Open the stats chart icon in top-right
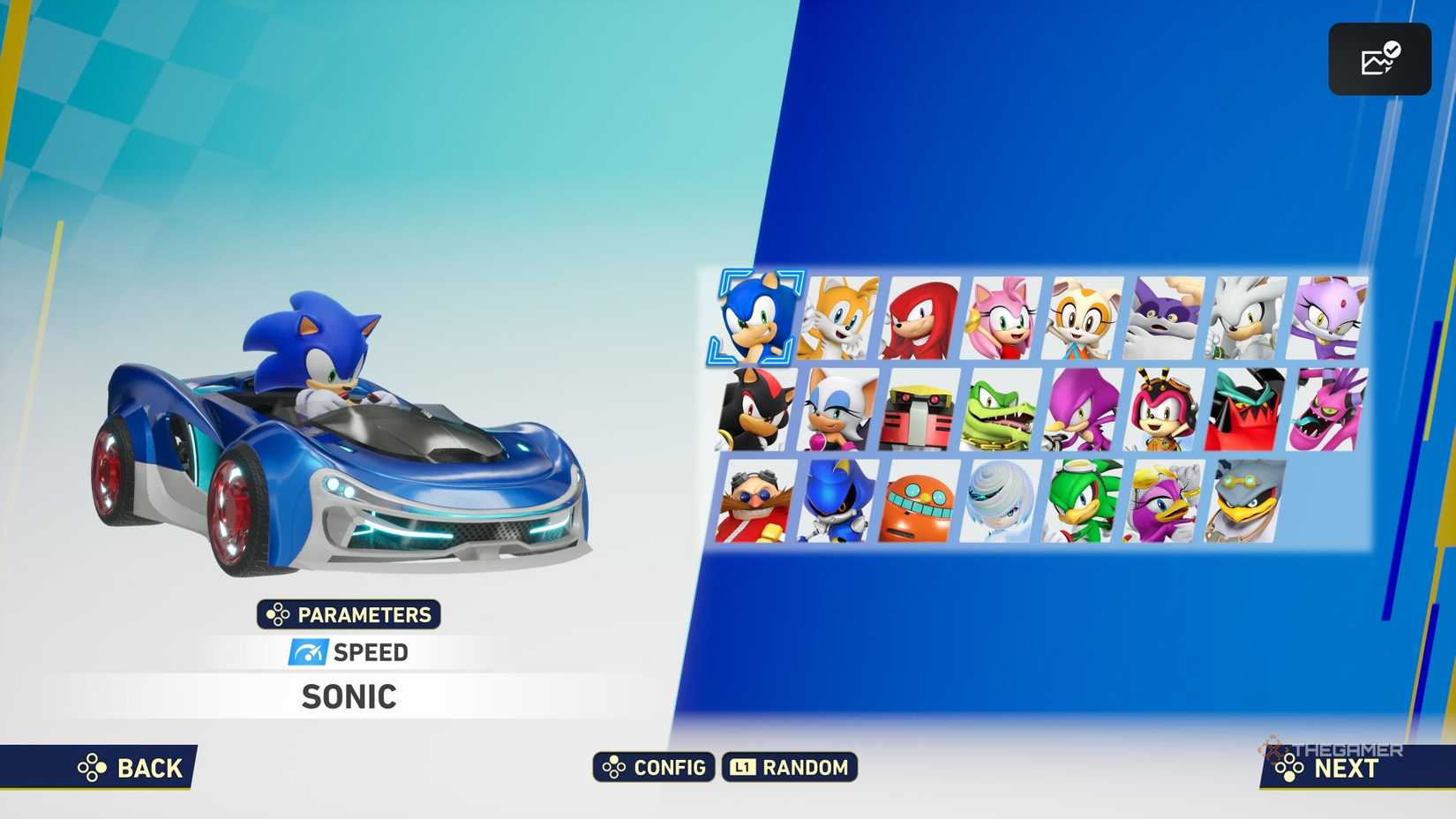Screen dimensions: 1456x819 tap(1379, 58)
